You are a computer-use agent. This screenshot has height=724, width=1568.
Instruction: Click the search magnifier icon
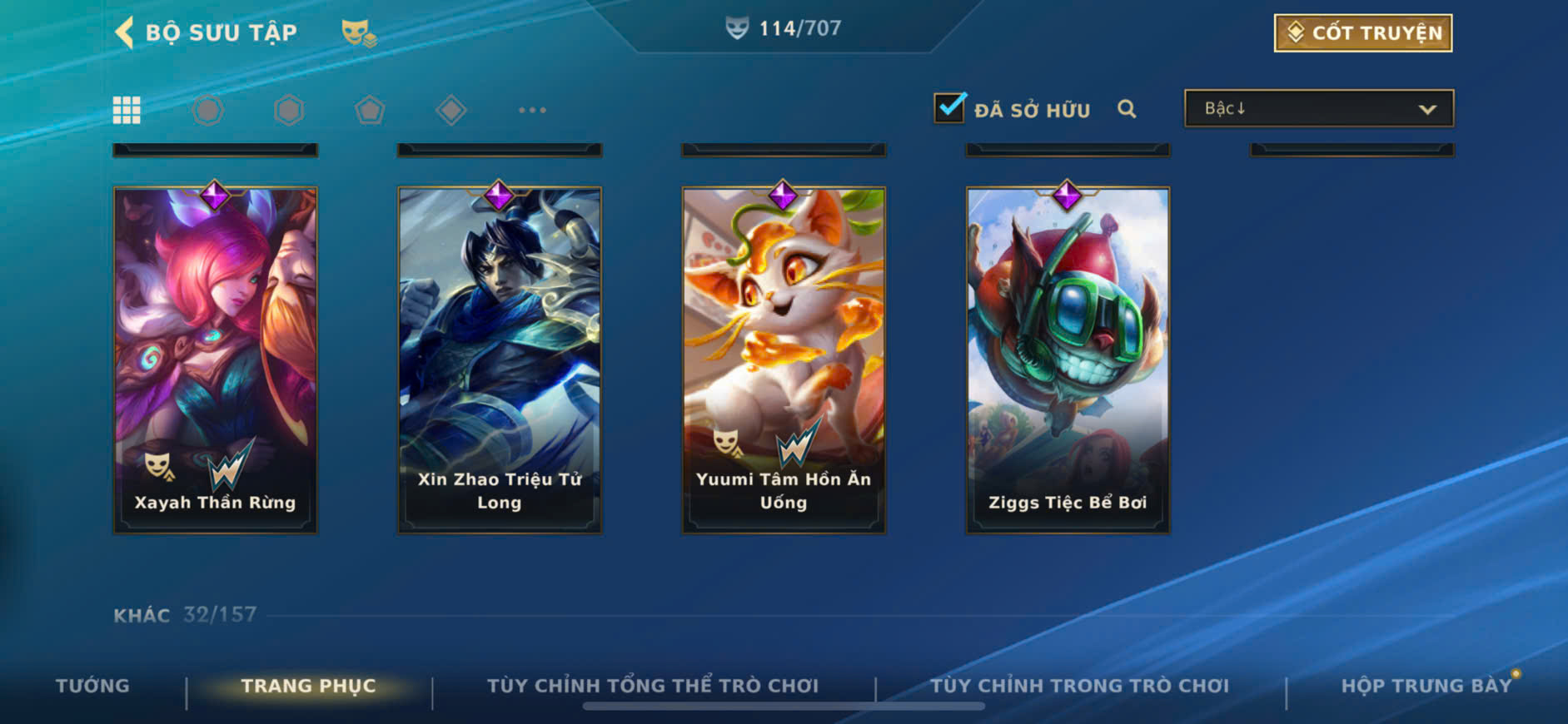[1127, 109]
